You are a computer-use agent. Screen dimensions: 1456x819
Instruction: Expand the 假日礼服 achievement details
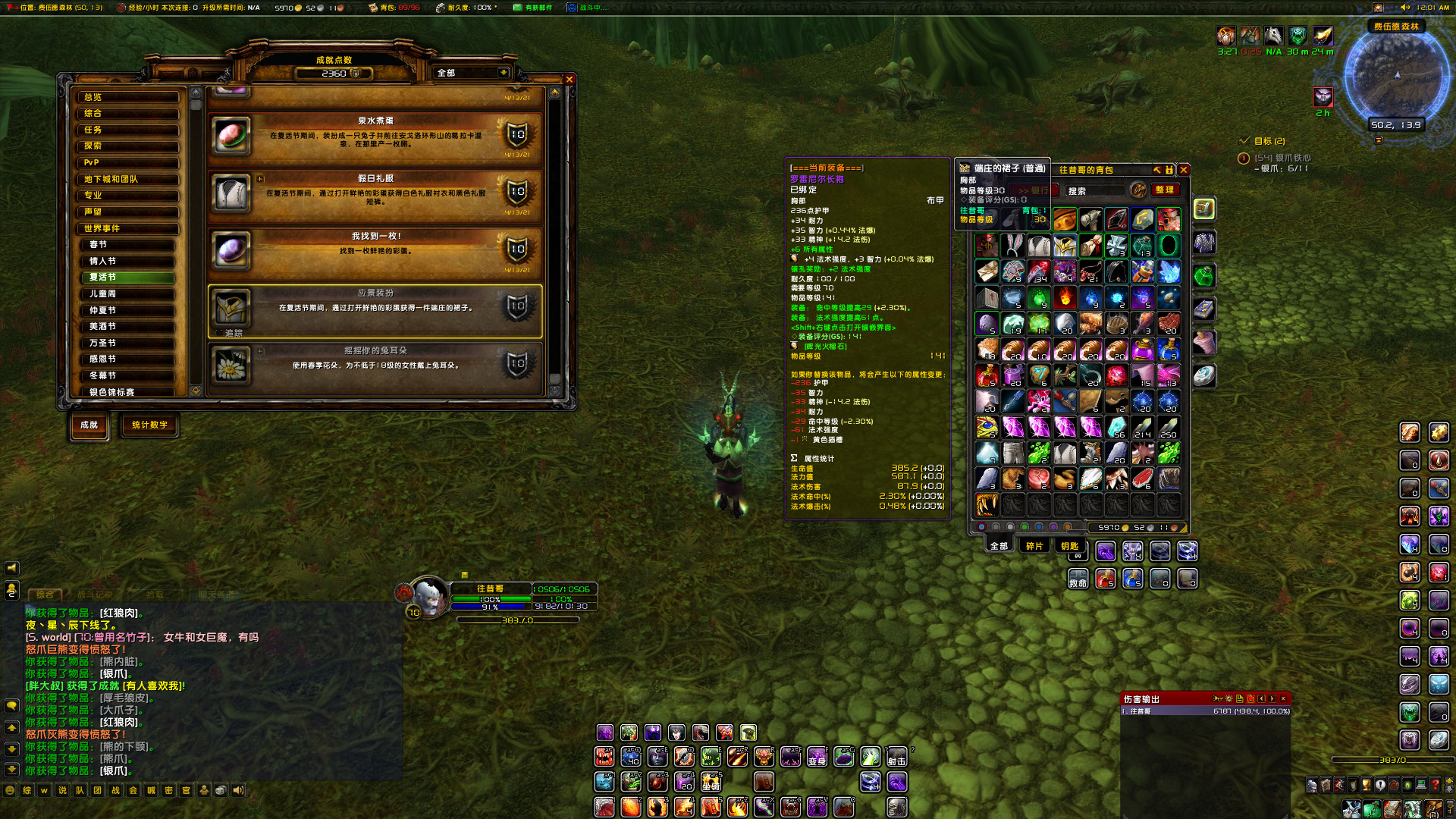click(261, 177)
